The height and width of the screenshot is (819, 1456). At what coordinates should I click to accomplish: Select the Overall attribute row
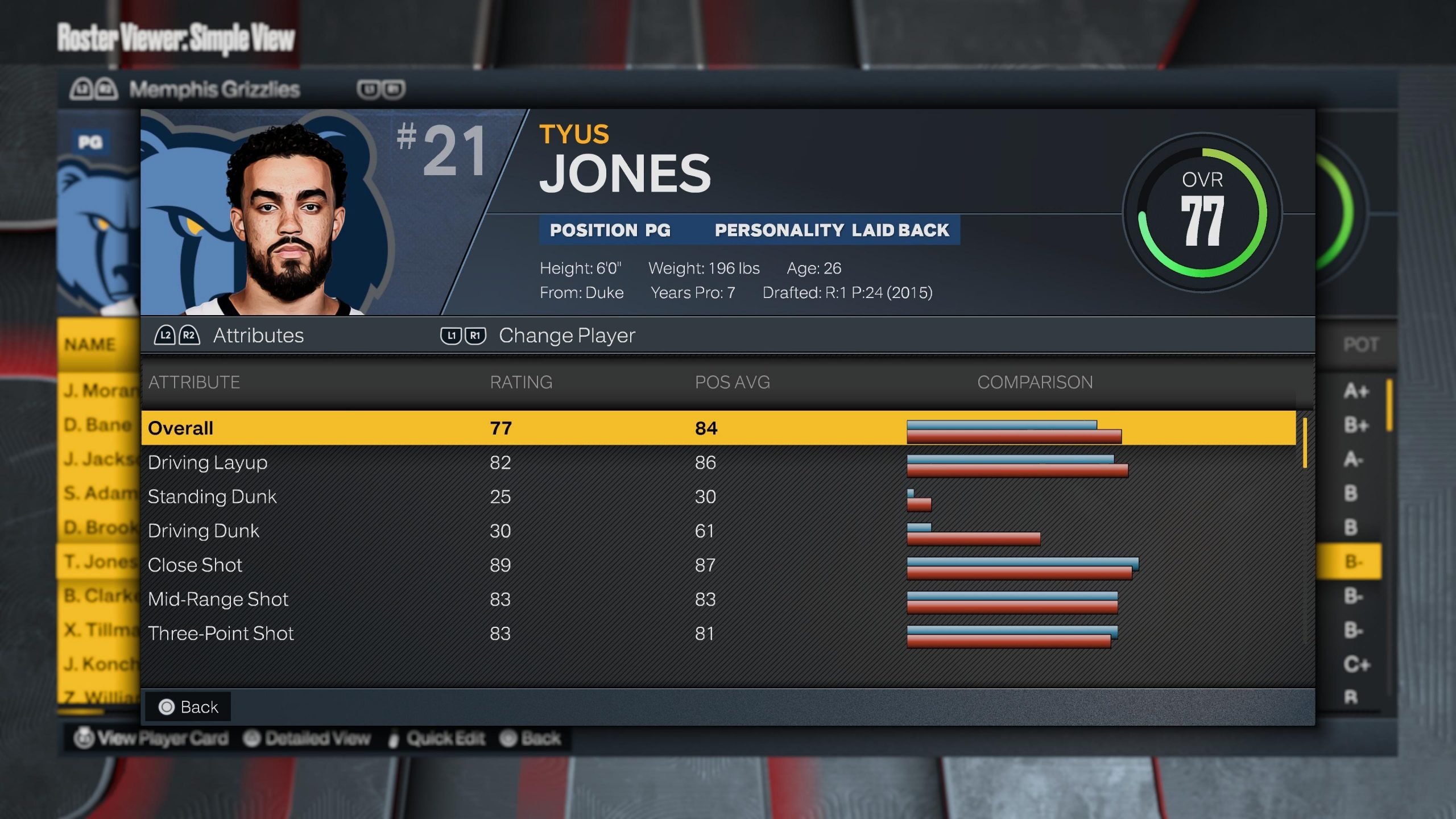pyautogui.click(x=718, y=428)
